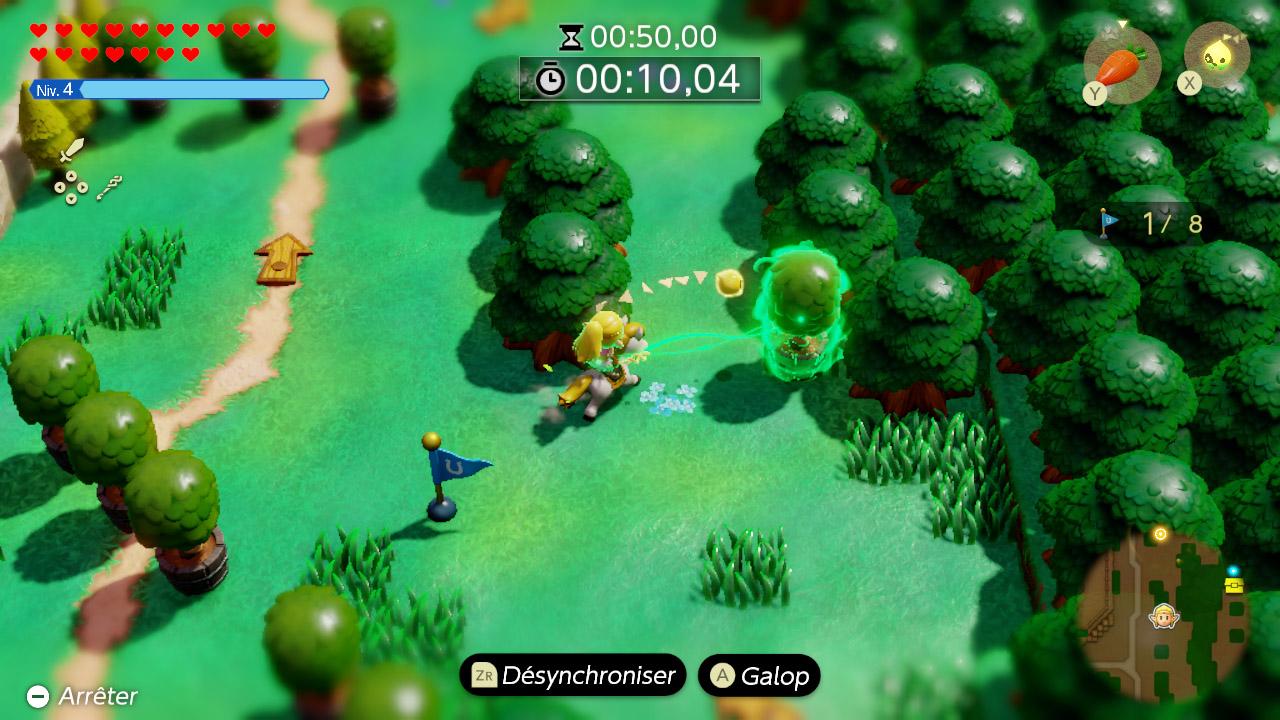Click the flag checkpoint counter
Viewport: 1280px width, 720px height.
[1151, 223]
